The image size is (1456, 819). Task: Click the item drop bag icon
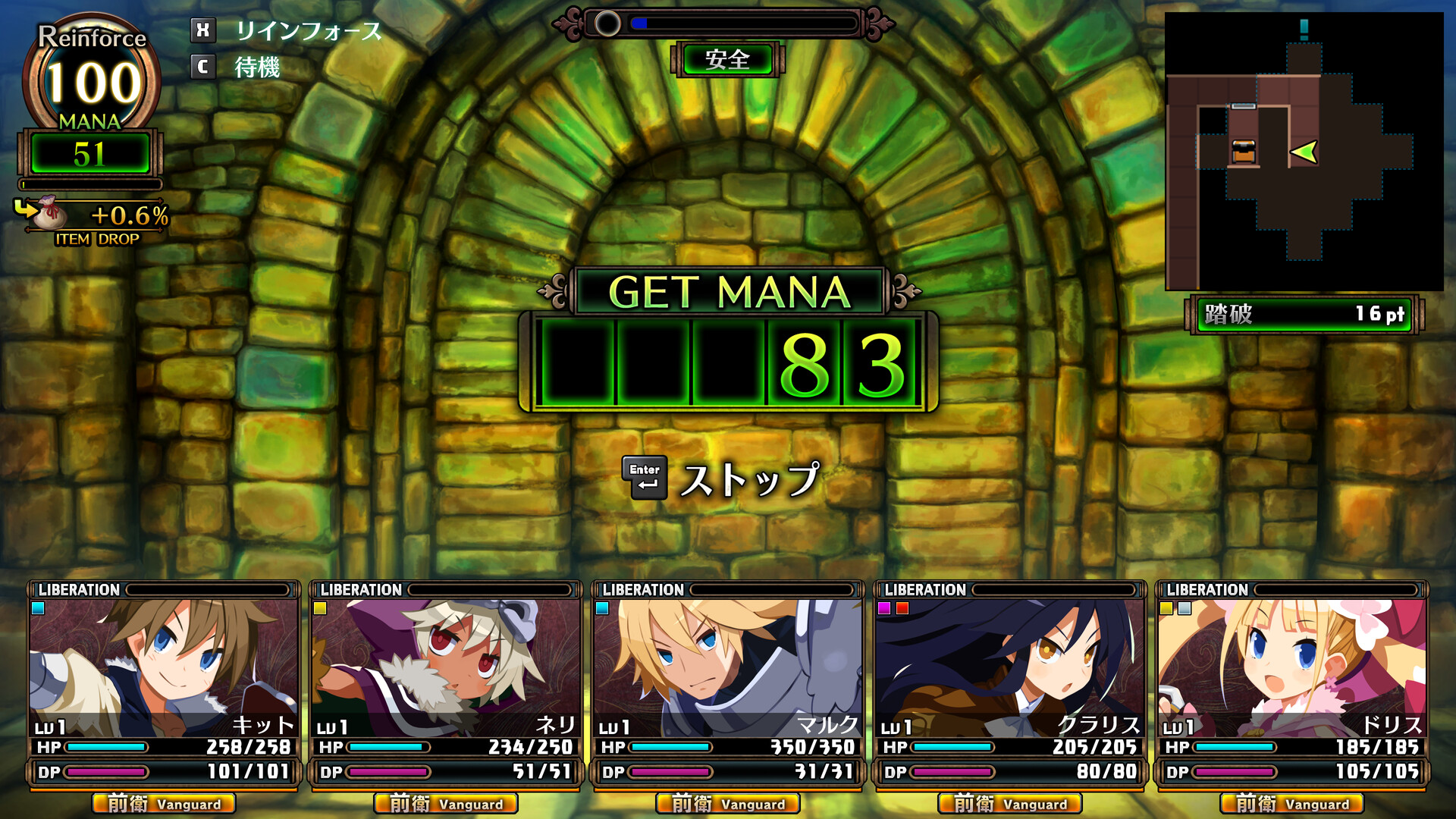[x=50, y=214]
